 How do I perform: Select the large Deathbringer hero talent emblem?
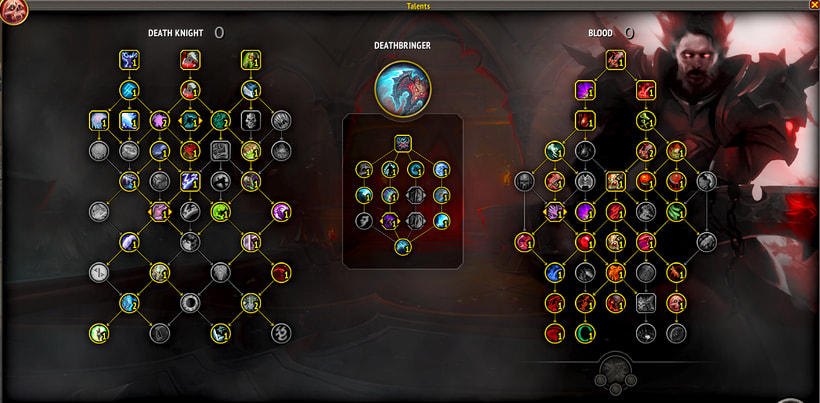pos(403,86)
